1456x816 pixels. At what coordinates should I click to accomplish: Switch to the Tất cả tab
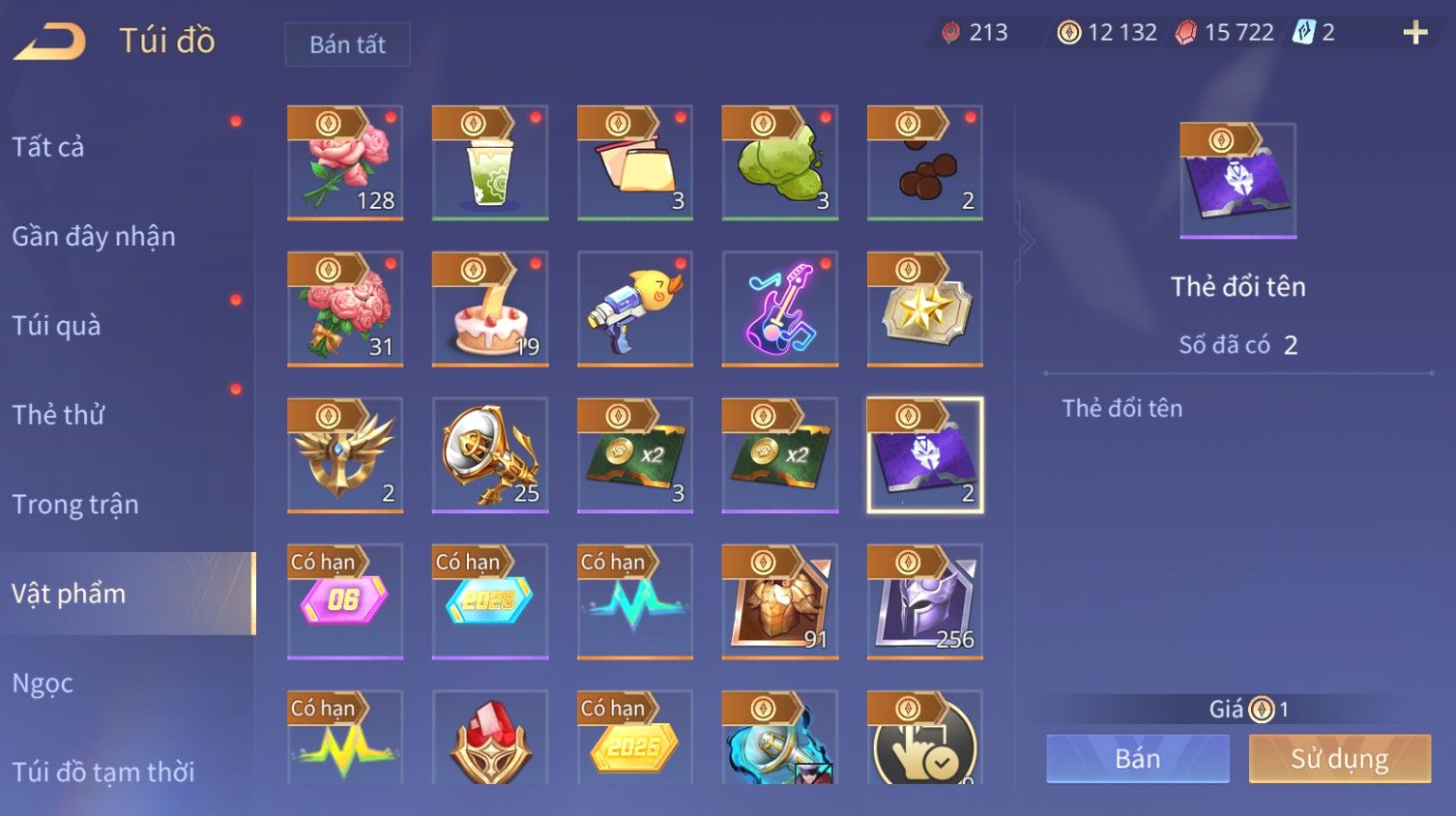[x=48, y=147]
